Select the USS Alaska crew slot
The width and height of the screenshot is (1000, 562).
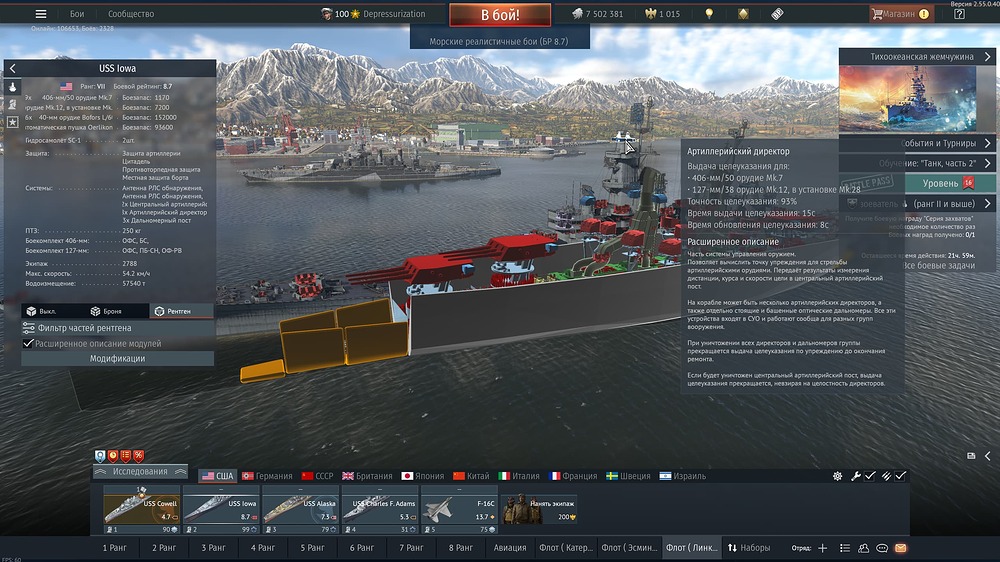click(301, 507)
